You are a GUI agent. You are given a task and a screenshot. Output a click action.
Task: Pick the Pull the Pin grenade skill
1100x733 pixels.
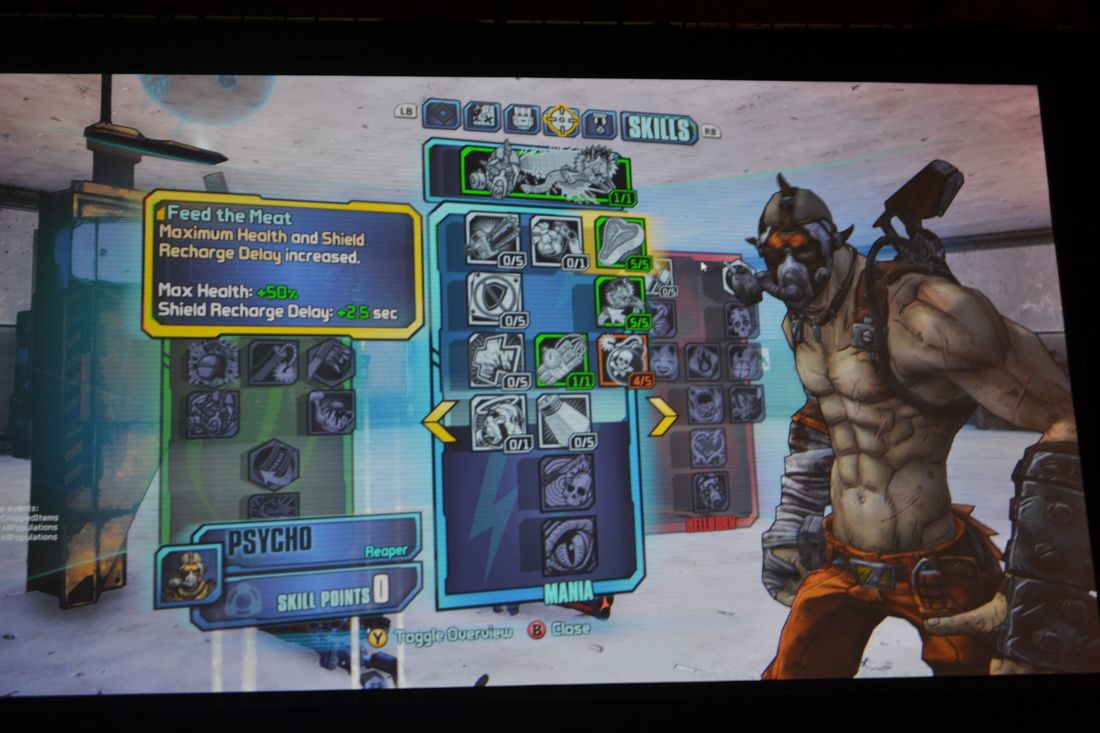tap(556, 240)
